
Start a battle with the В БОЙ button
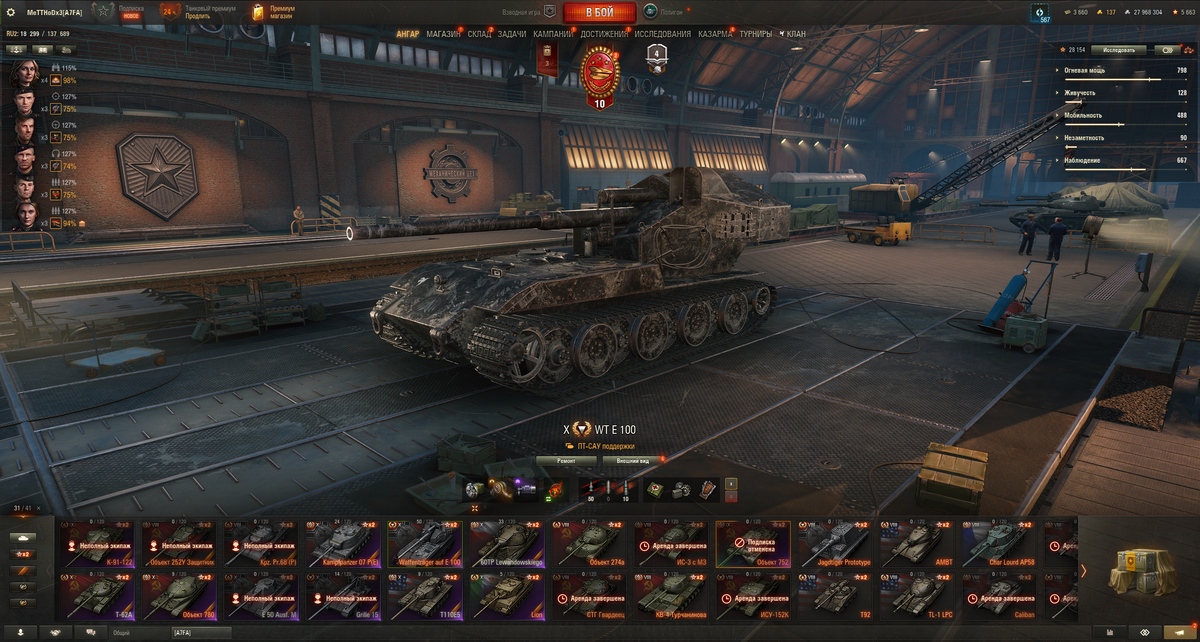pos(599,12)
